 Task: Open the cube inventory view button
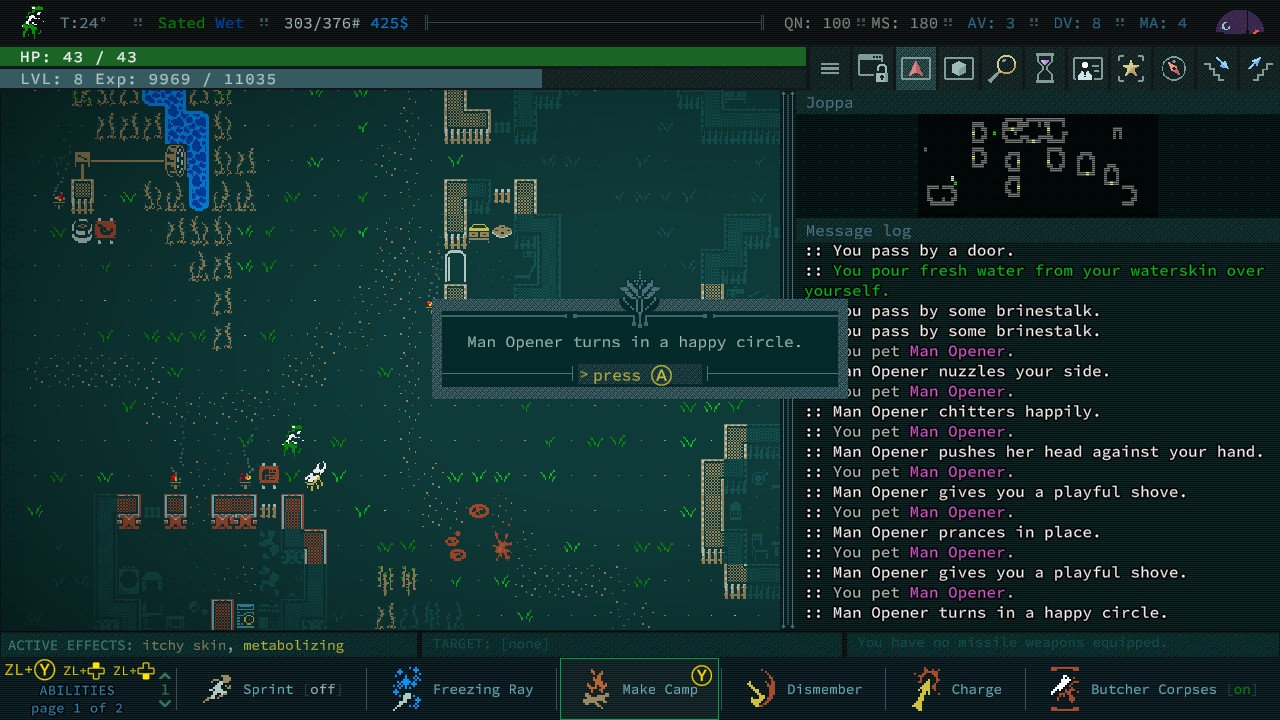point(959,69)
